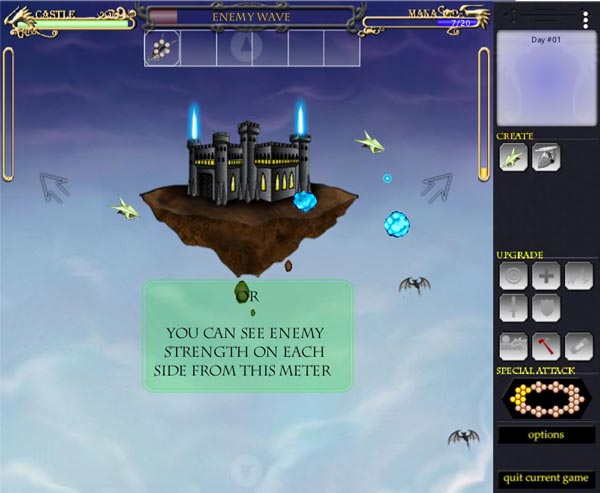Click the left scroll arrow
The width and height of the screenshot is (600, 493).
pyautogui.click(x=53, y=186)
